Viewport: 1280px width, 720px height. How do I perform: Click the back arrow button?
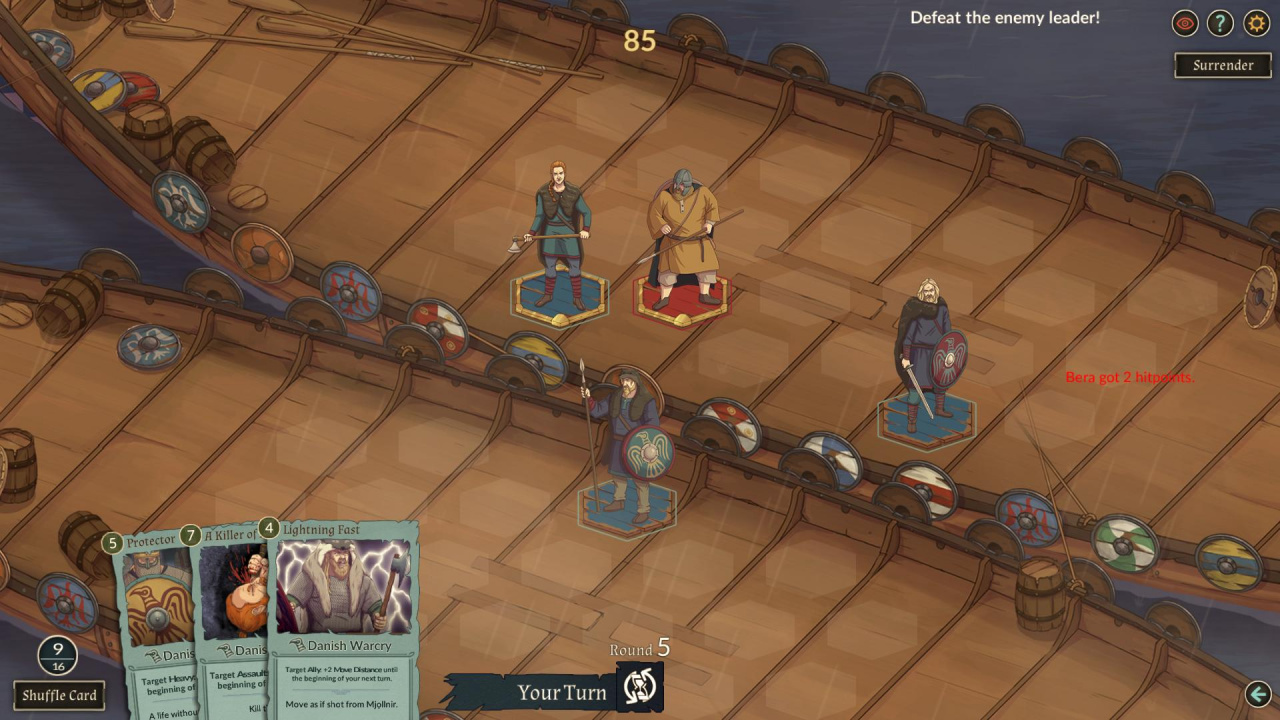[x=1258, y=693]
